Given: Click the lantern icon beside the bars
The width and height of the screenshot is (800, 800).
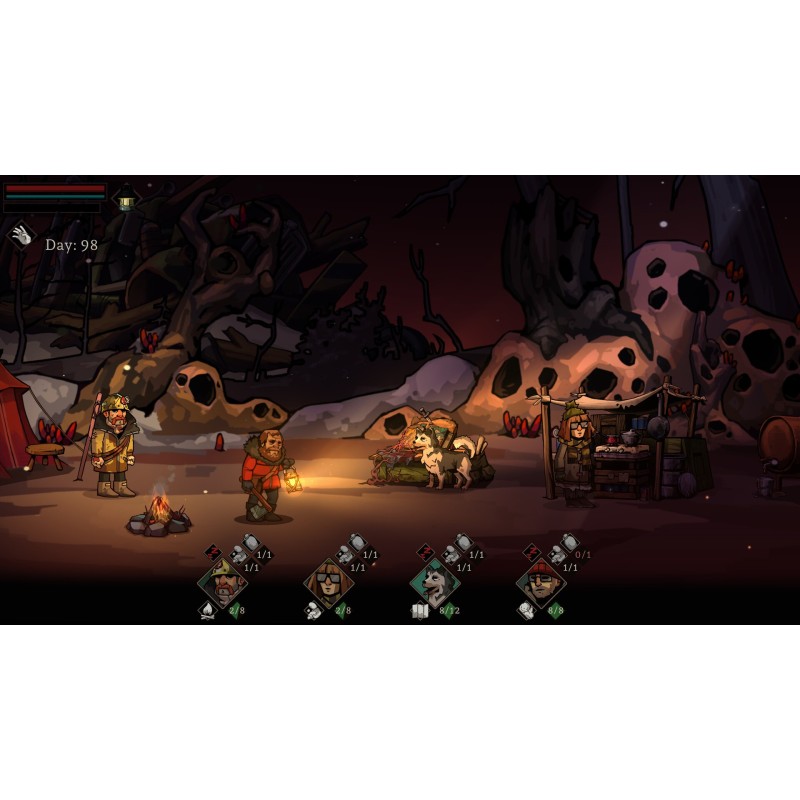Looking at the screenshot, I should (125, 197).
